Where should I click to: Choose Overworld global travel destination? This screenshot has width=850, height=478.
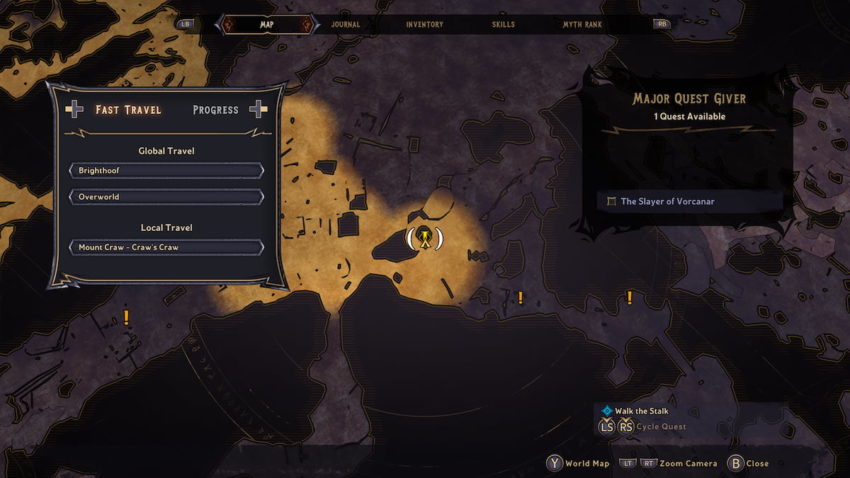(x=166, y=197)
